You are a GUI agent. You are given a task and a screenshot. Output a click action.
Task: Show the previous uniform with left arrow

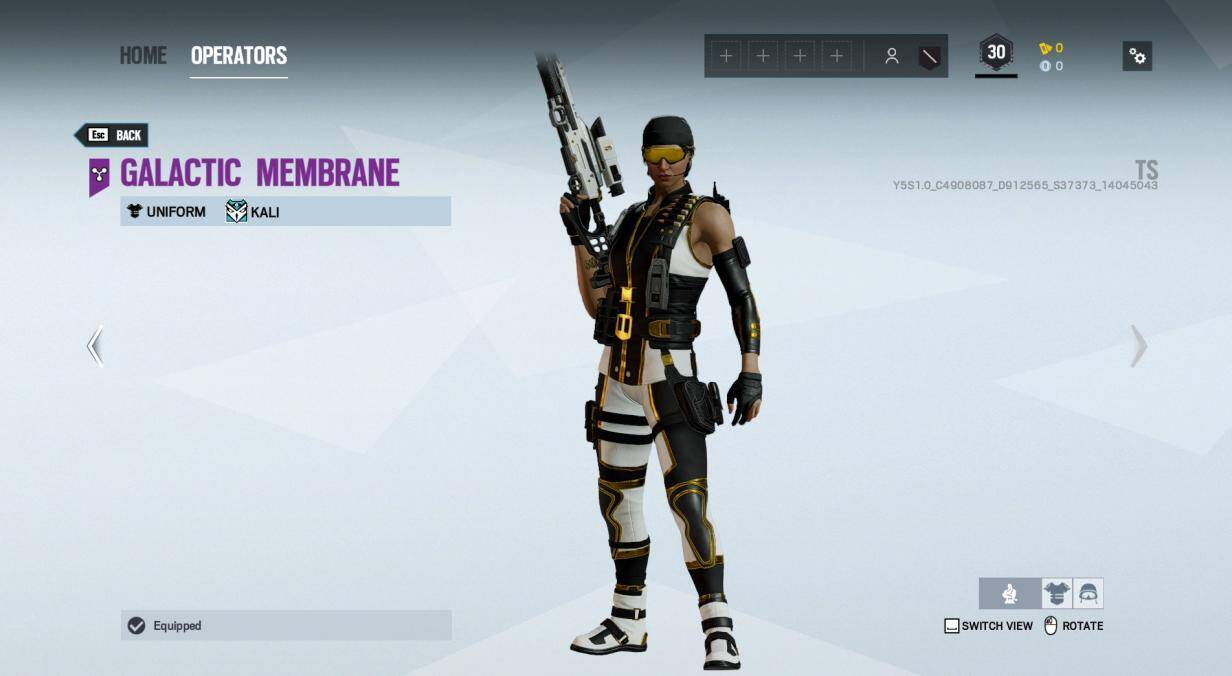coord(95,346)
